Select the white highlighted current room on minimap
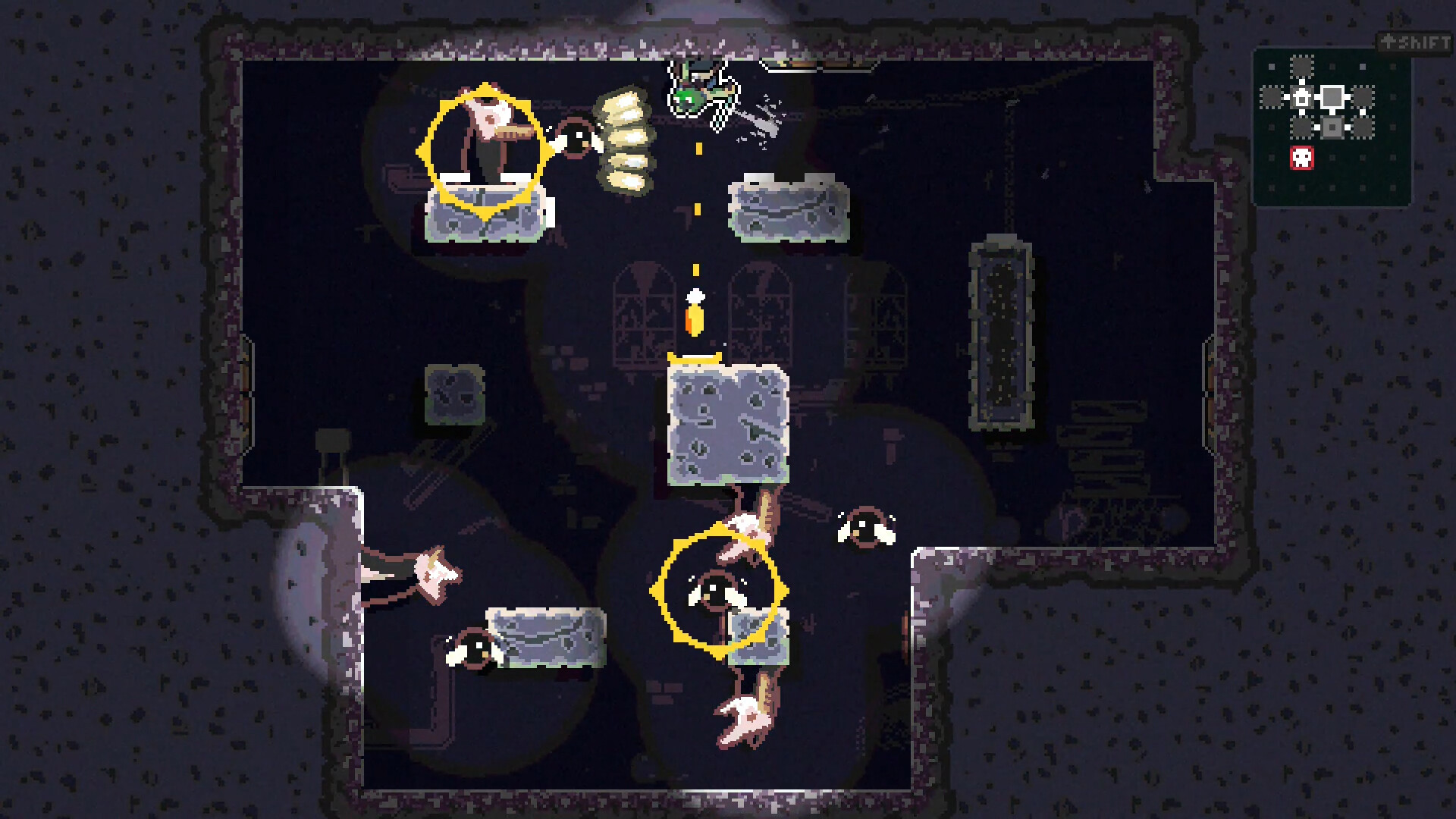 (x=1333, y=97)
